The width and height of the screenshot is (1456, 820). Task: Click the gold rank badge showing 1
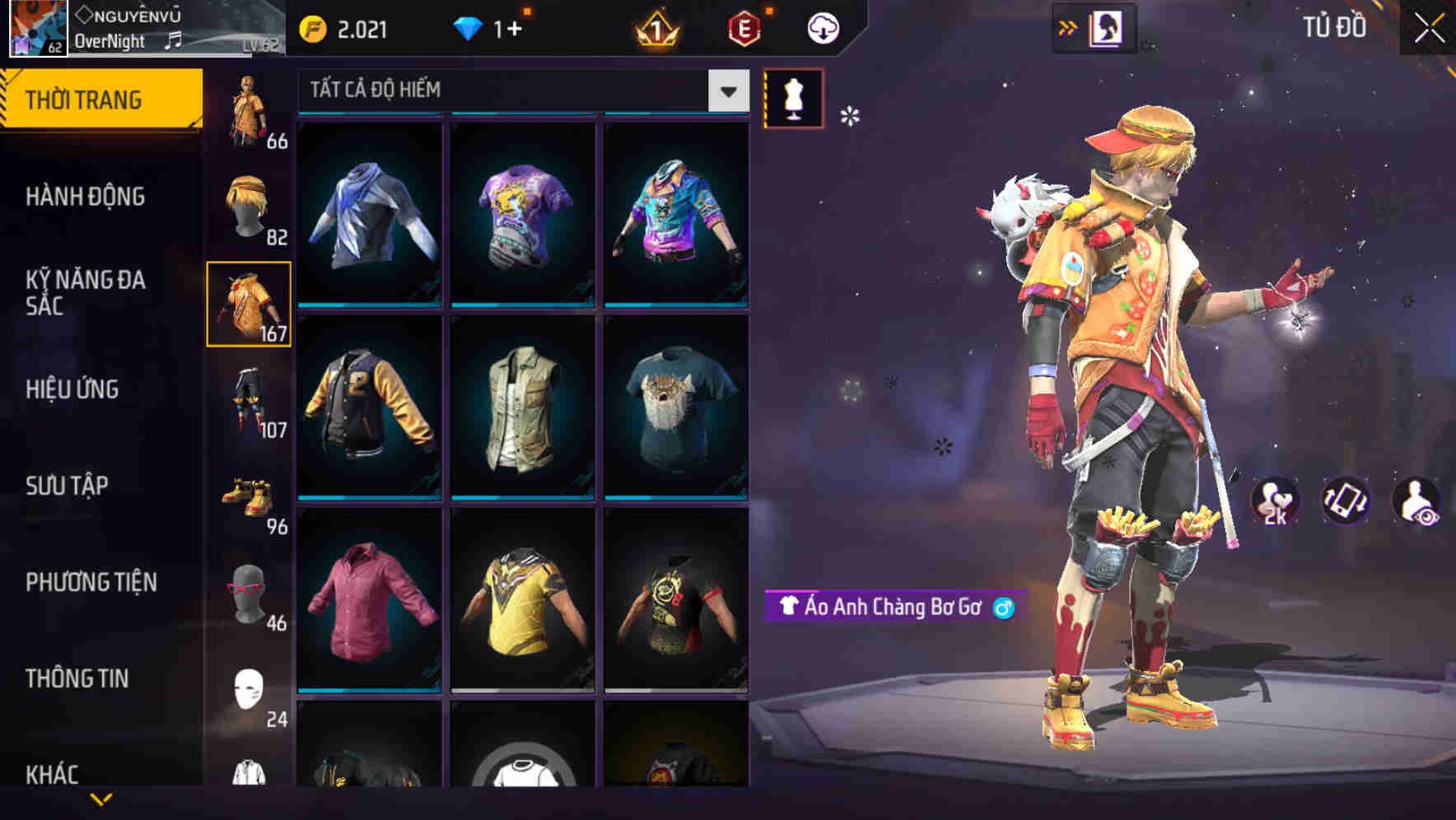[x=655, y=26]
